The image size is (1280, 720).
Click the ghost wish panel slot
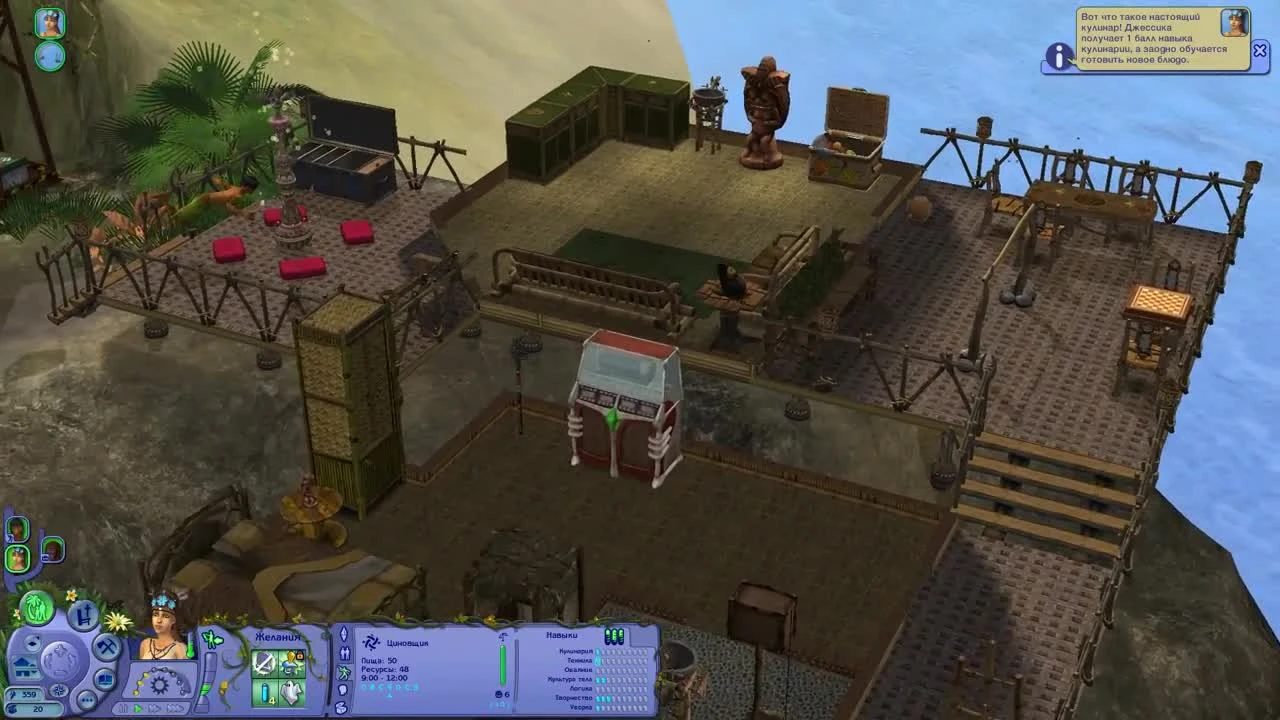click(293, 693)
